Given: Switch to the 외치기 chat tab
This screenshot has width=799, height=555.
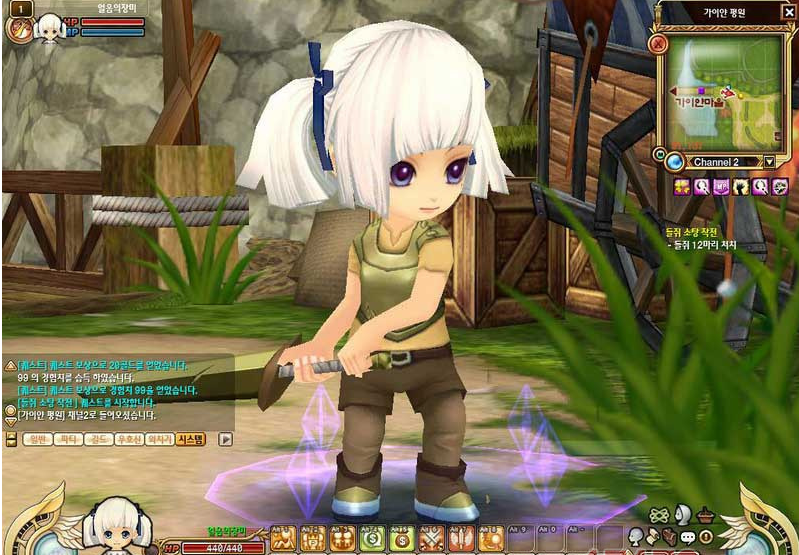Looking at the screenshot, I should pyautogui.click(x=158, y=438).
